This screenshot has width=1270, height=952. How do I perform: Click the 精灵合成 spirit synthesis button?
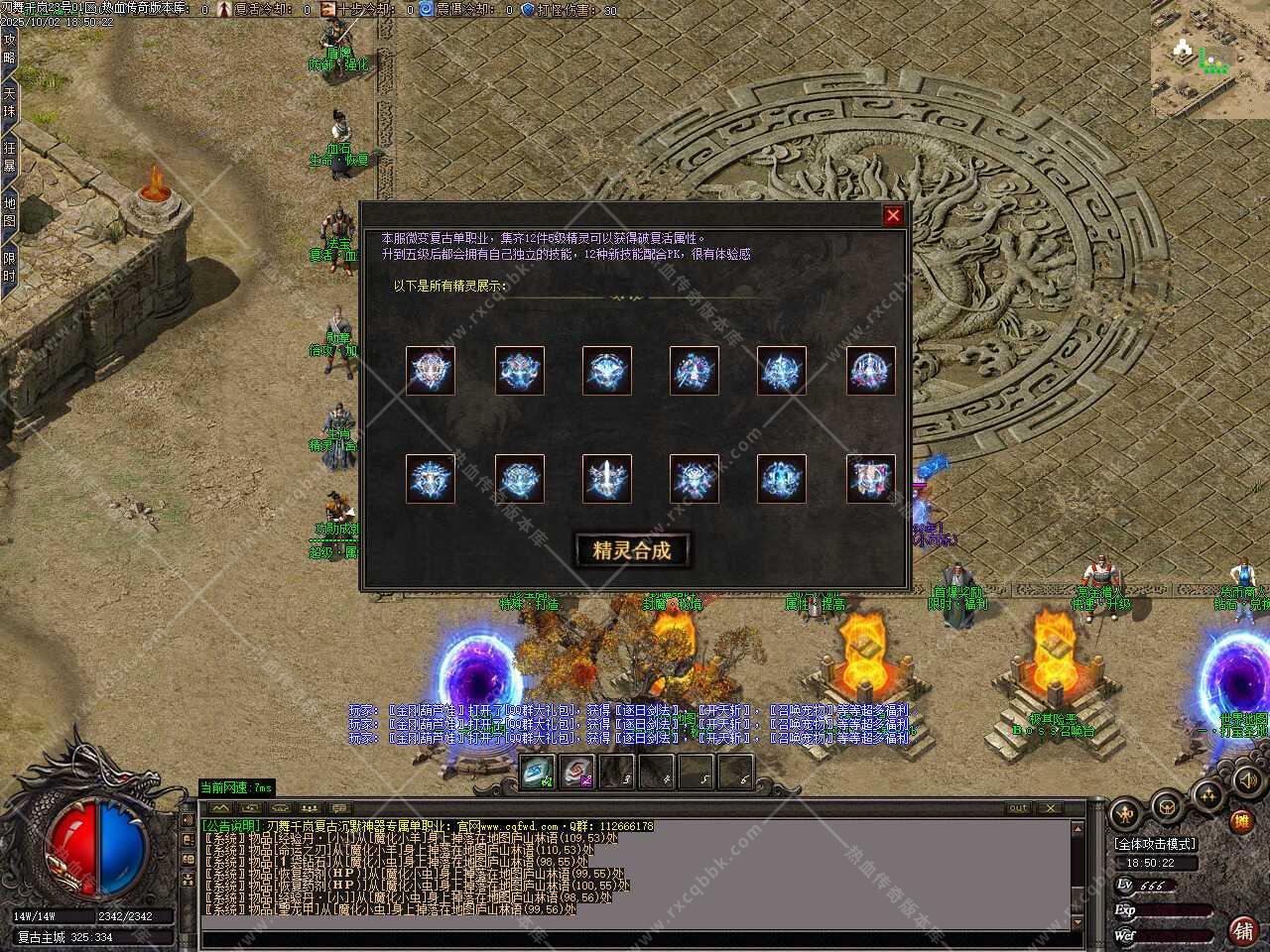point(631,550)
